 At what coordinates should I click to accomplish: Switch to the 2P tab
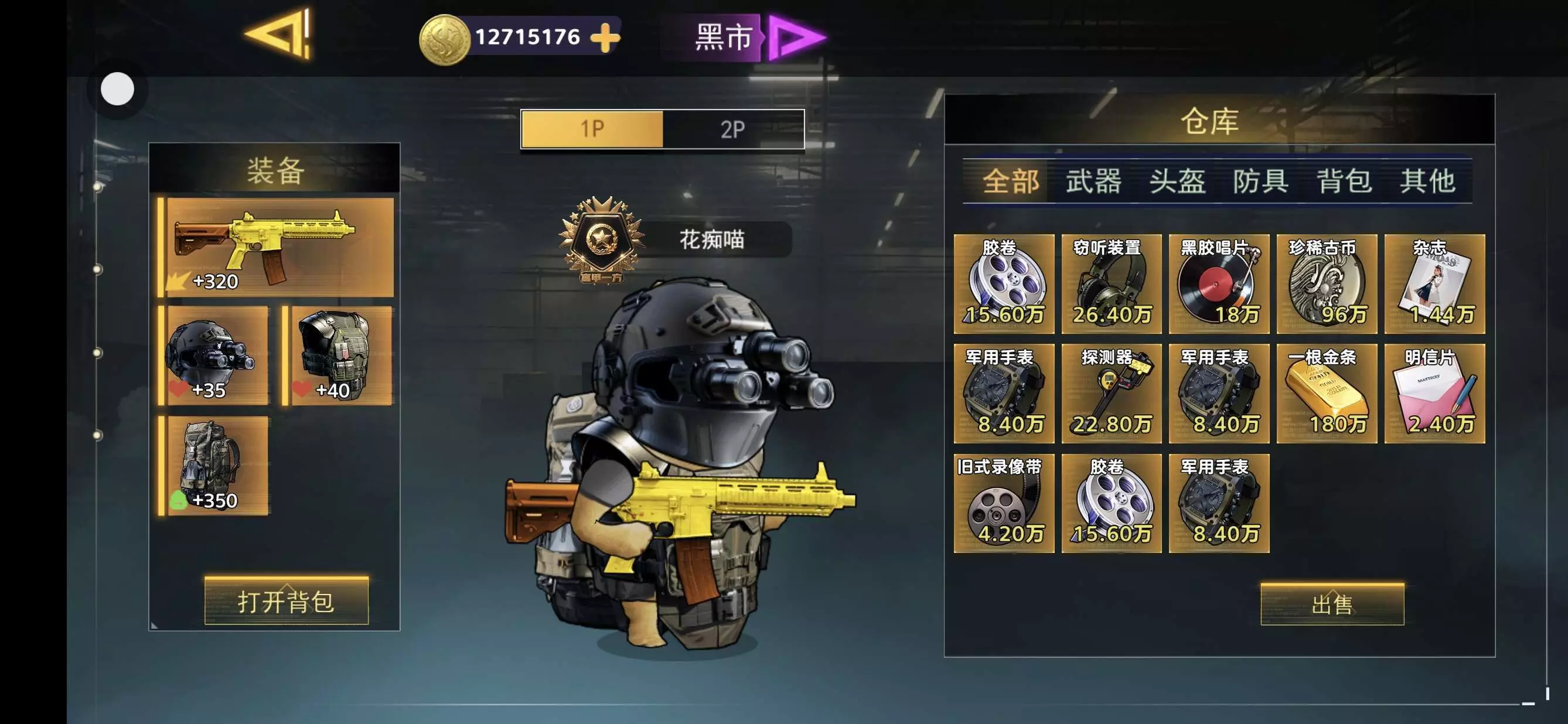tap(733, 129)
